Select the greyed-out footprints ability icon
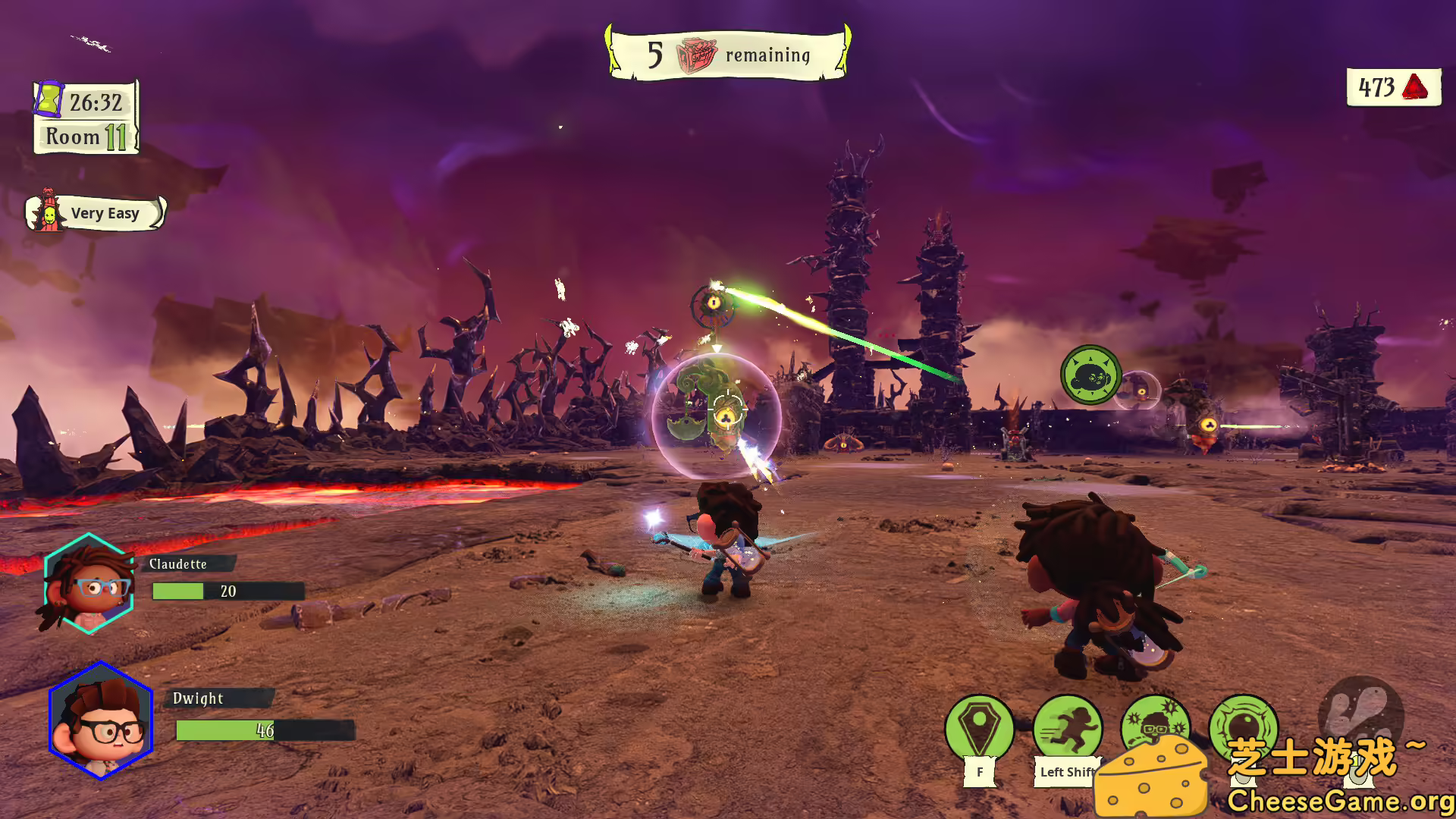This screenshot has height=819, width=1456. click(1360, 713)
